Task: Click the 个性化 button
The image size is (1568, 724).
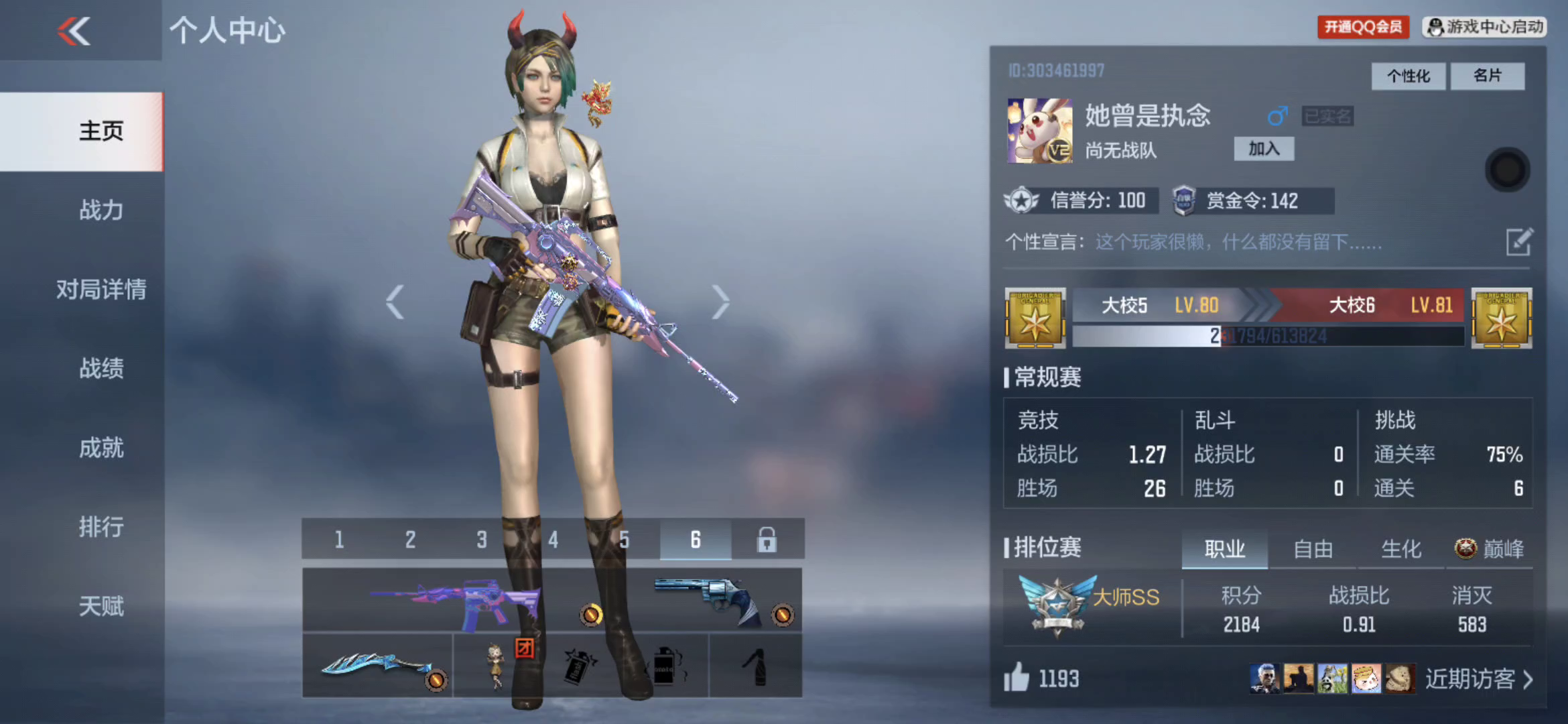Action: tap(1408, 76)
